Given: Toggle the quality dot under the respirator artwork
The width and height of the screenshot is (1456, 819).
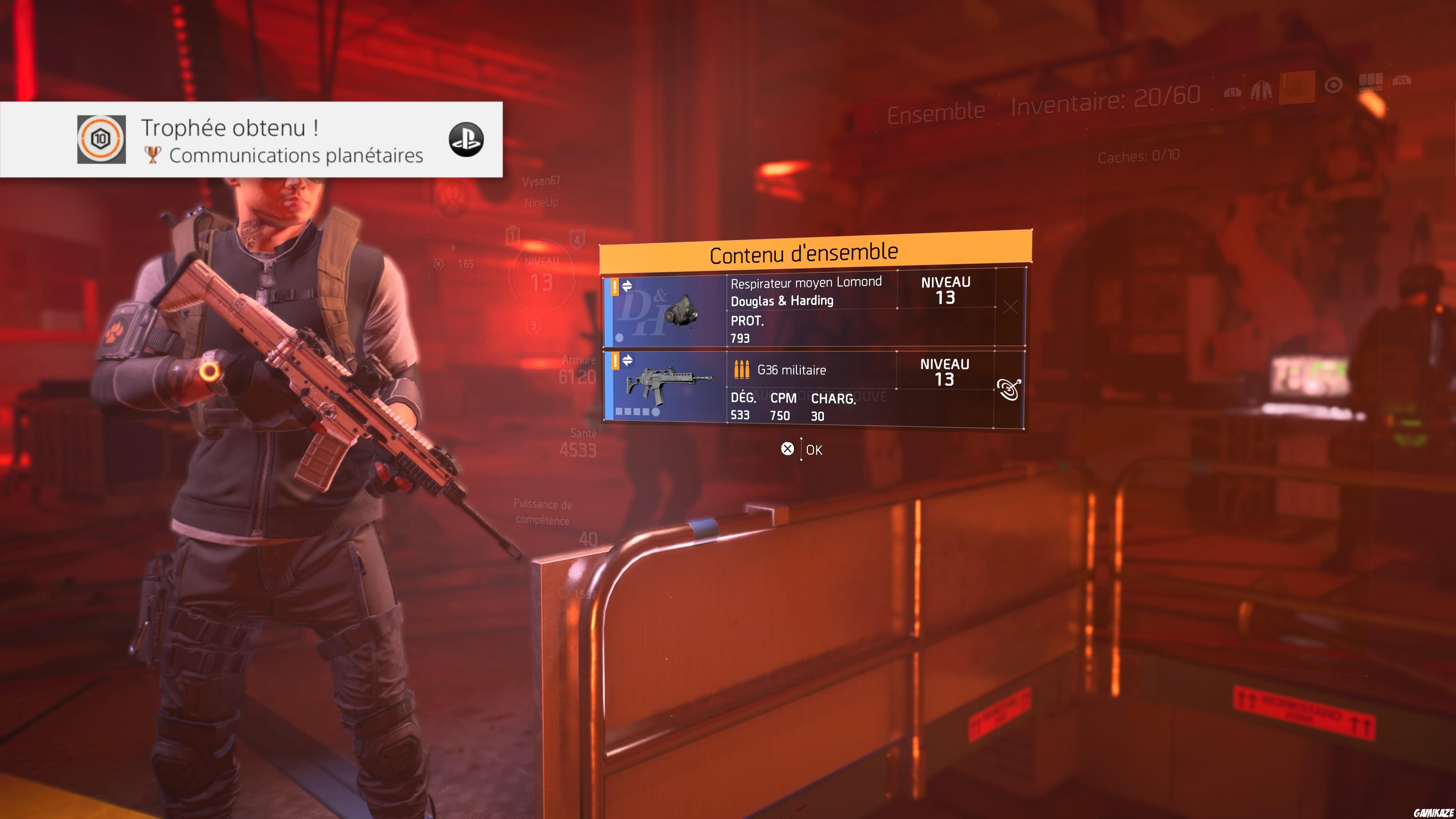Looking at the screenshot, I should click(620, 336).
